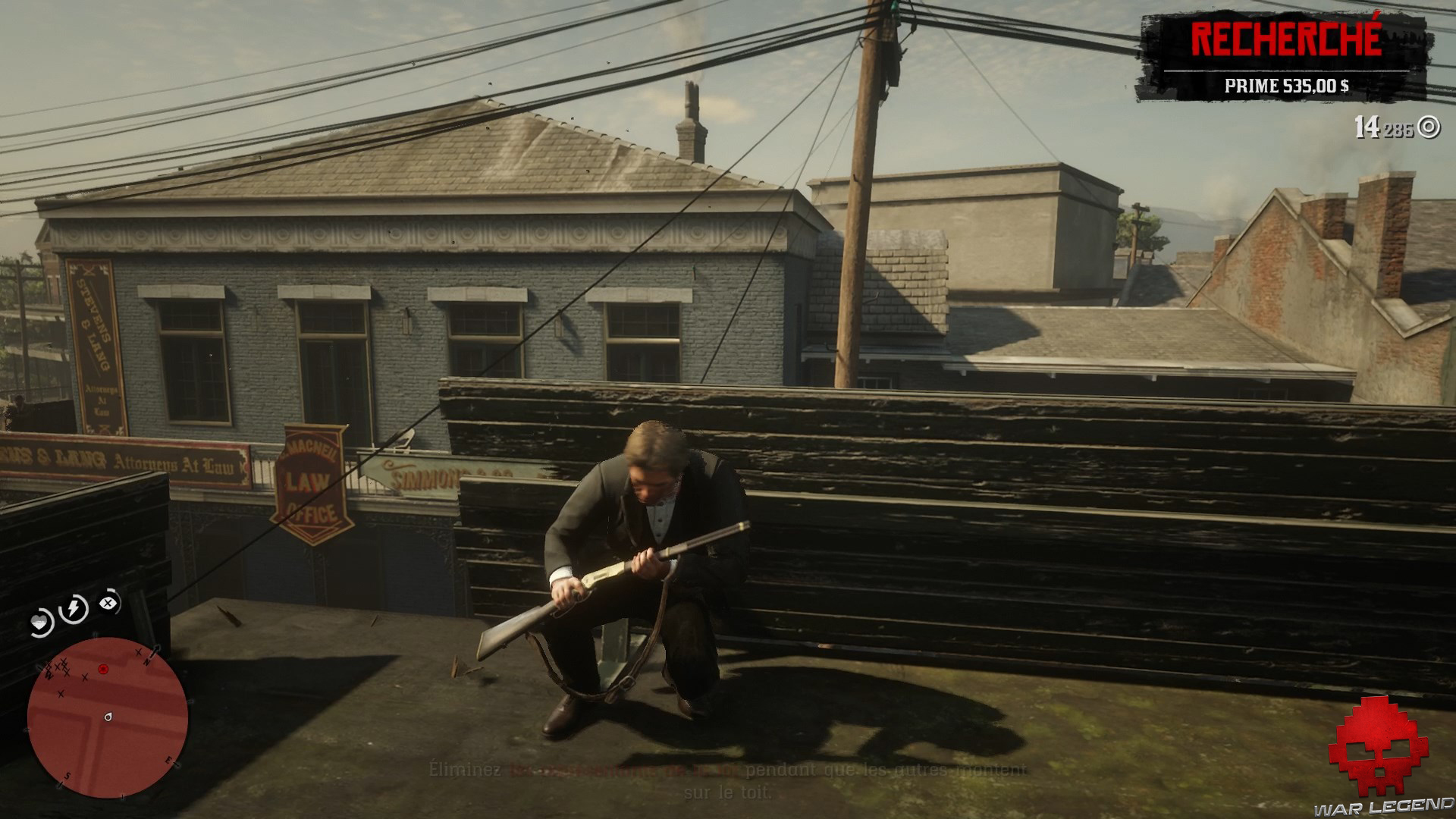Toggle the E compass marker on the minimap edge
This screenshot has height=819, width=1456.
[169, 760]
